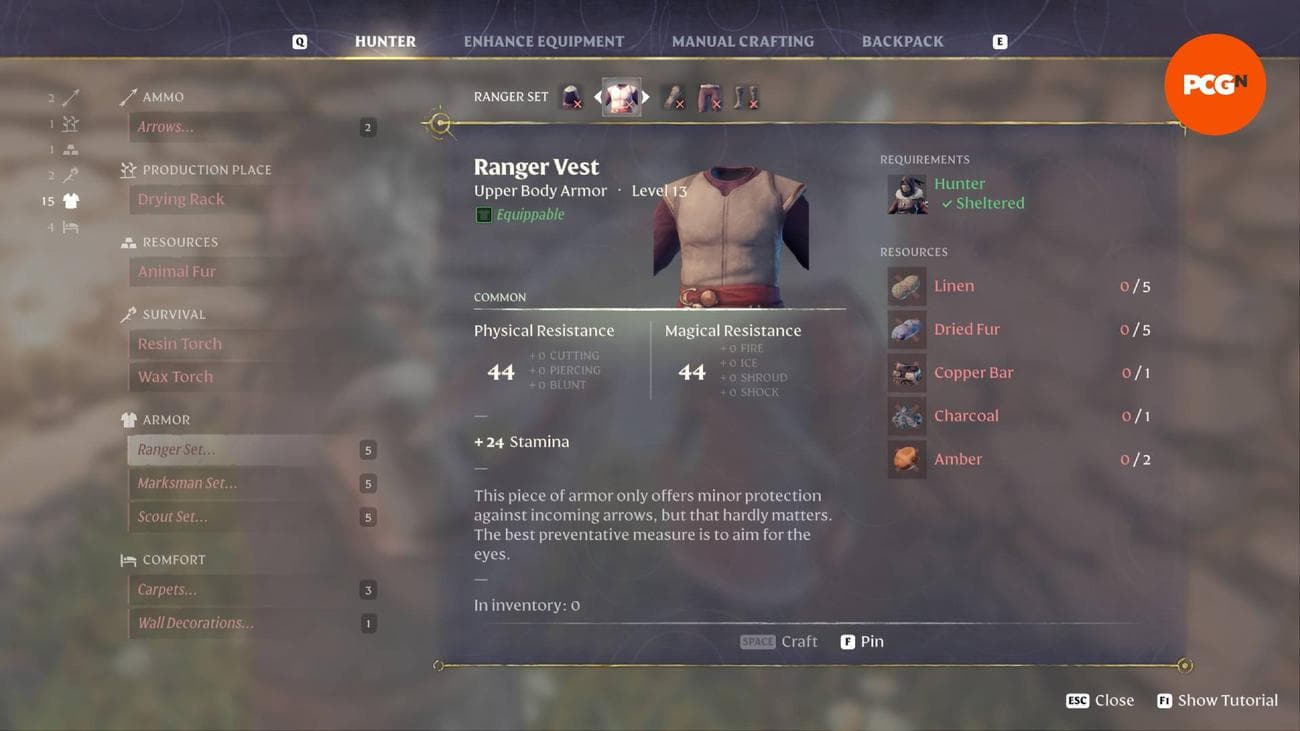Click the Linen resource icon
This screenshot has height=731, width=1300.
pyautogui.click(x=906, y=285)
